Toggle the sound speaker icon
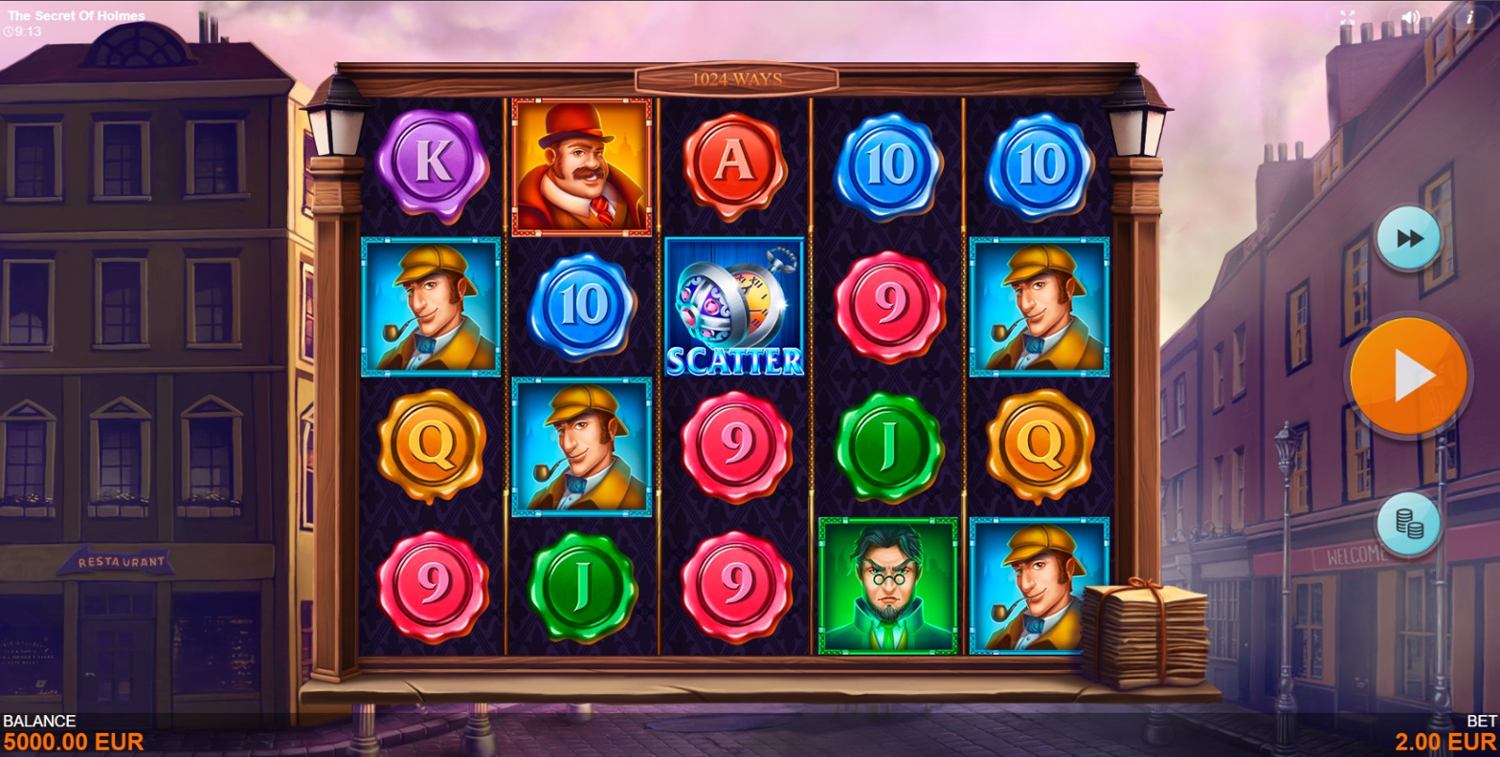Image resolution: width=1500 pixels, height=757 pixels. click(1410, 17)
